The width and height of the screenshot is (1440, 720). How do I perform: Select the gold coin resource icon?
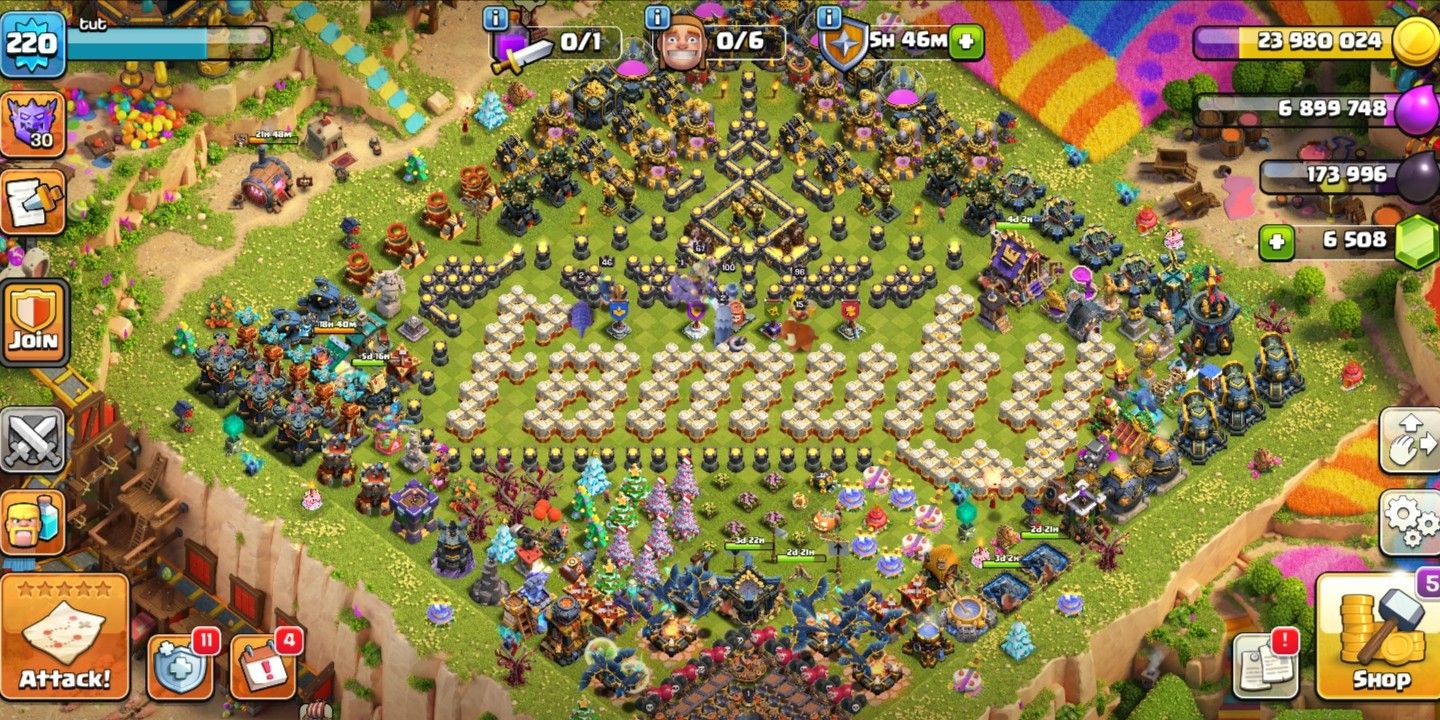(1415, 41)
